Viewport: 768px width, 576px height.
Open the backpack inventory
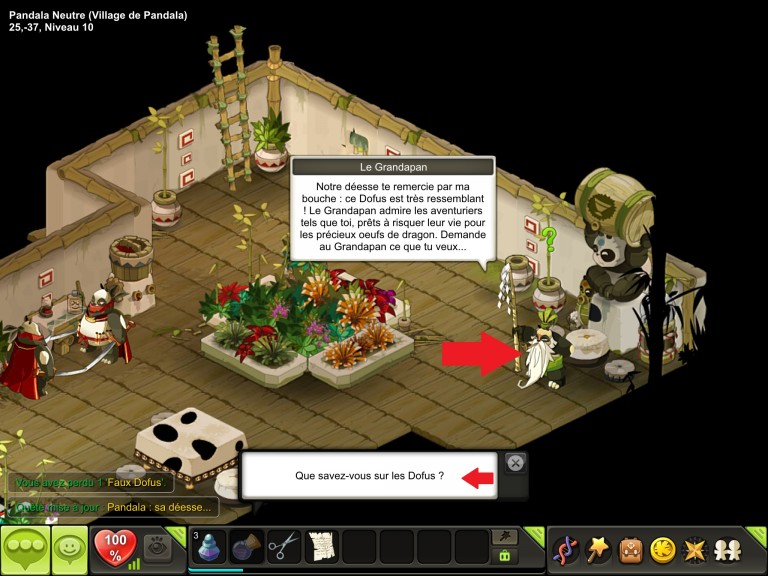[x=630, y=549]
